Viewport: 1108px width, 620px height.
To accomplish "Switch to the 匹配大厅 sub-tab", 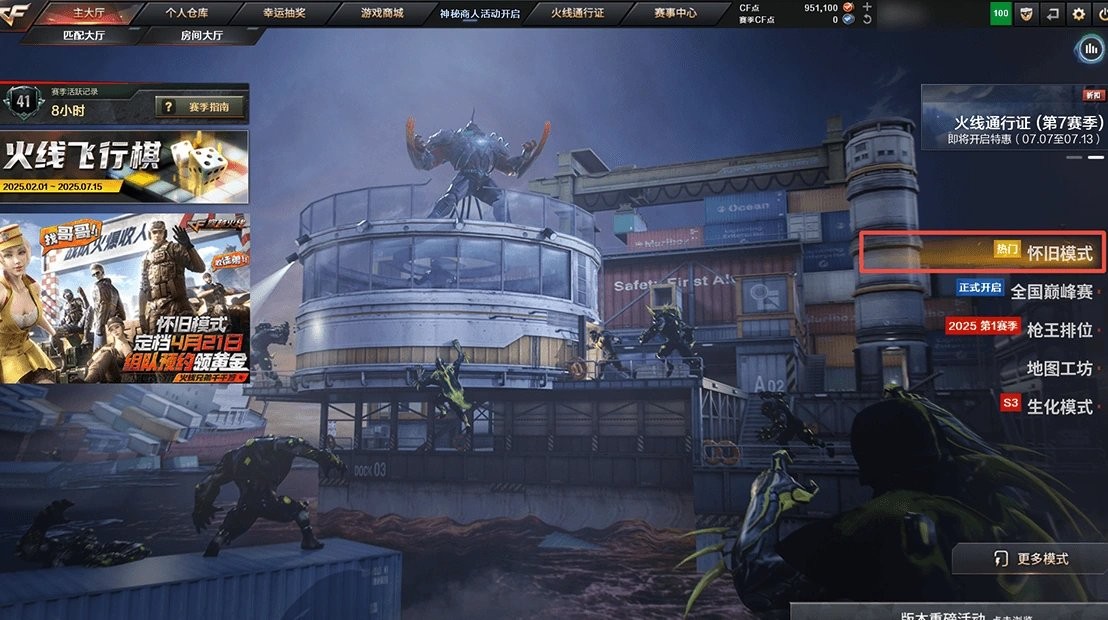I will click(82, 34).
